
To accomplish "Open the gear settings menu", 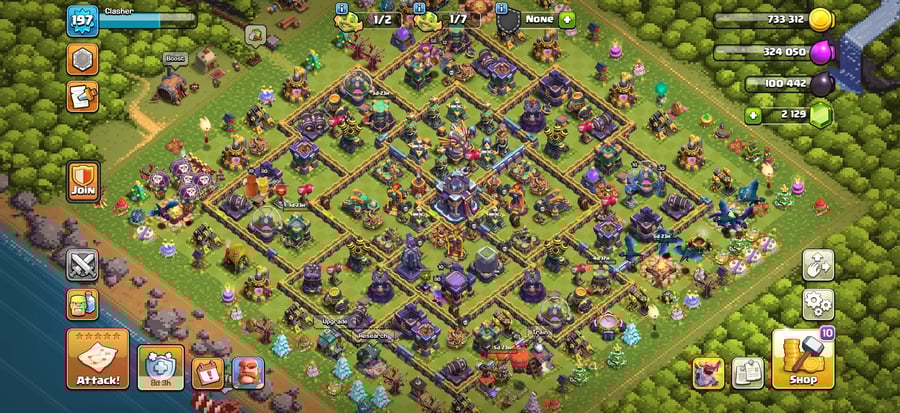I will [x=816, y=303].
